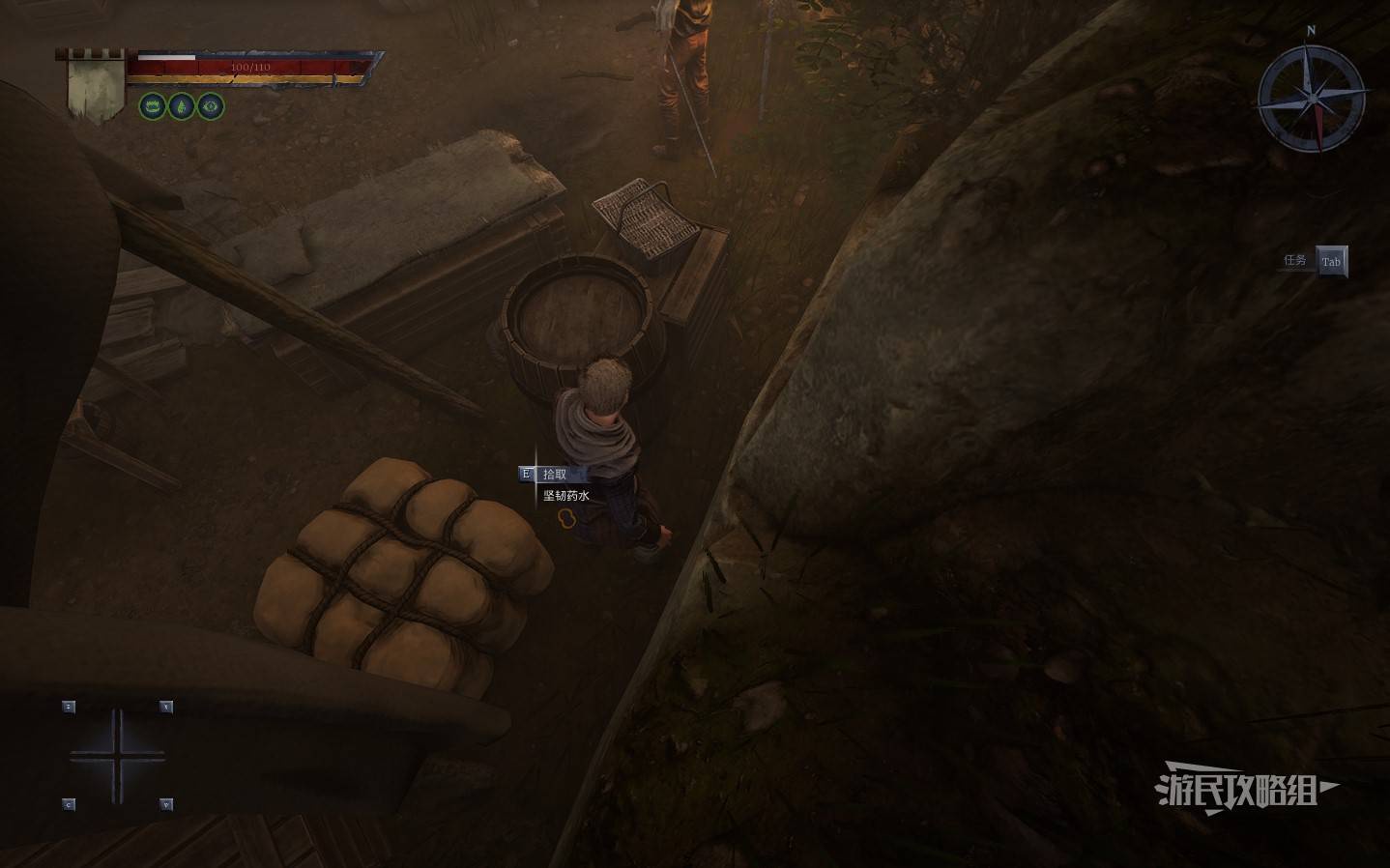Select the green eye status icon
Viewport: 1390px width, 868px height.
coord(211,106)
